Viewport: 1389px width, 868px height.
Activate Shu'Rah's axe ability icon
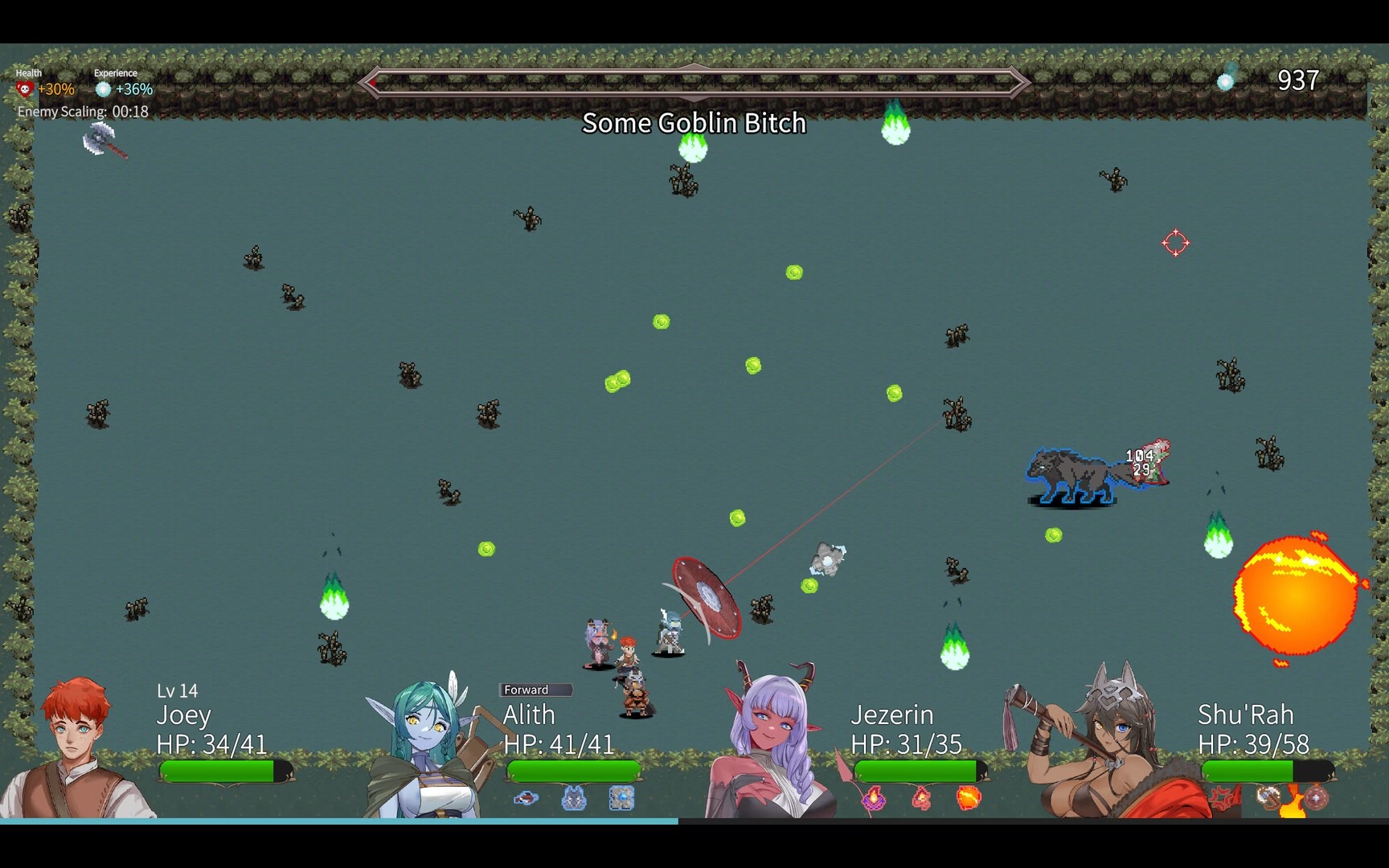[x=1268, y=798]
